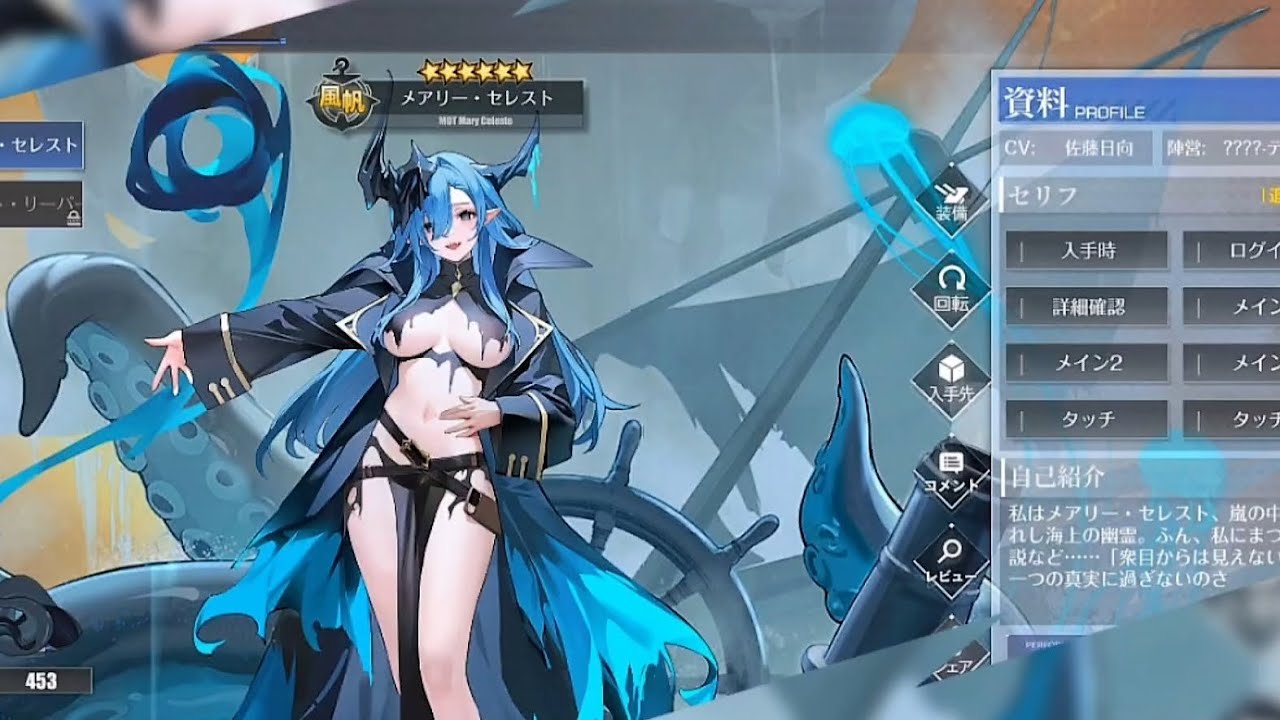Play the メイン2 voice line
1280x720 pixels.
tap(1087, 363)
